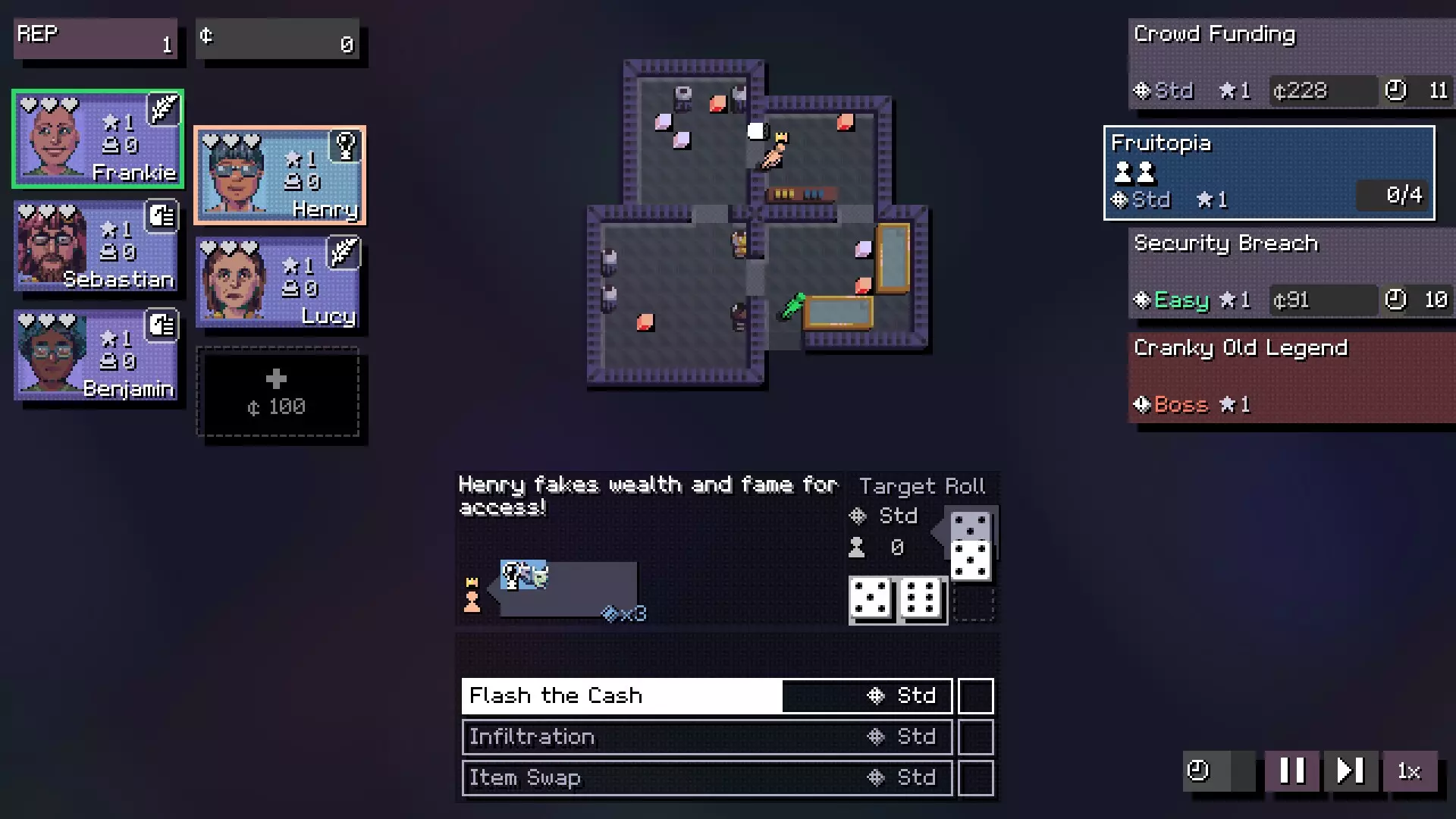The width and height of the screenshot is (1456, 819).
Task: Hire a new crew member for 100
Action: (278, 392)
